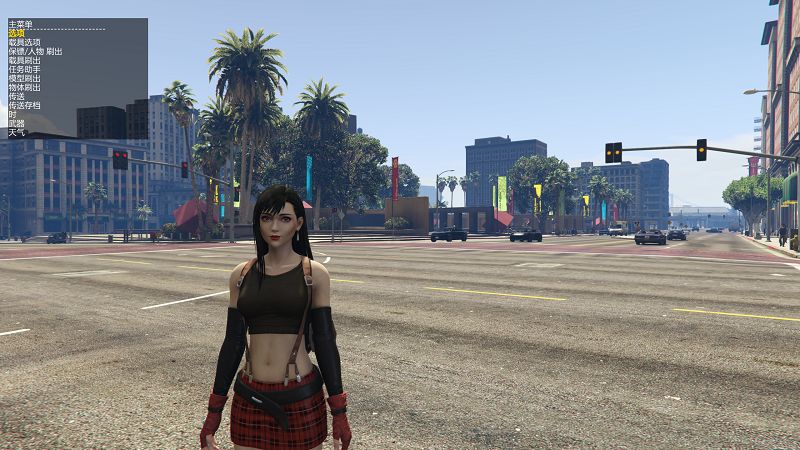Open the 时 time entry
This screenshot has width=800, height=450.
(x=12, y=114)
